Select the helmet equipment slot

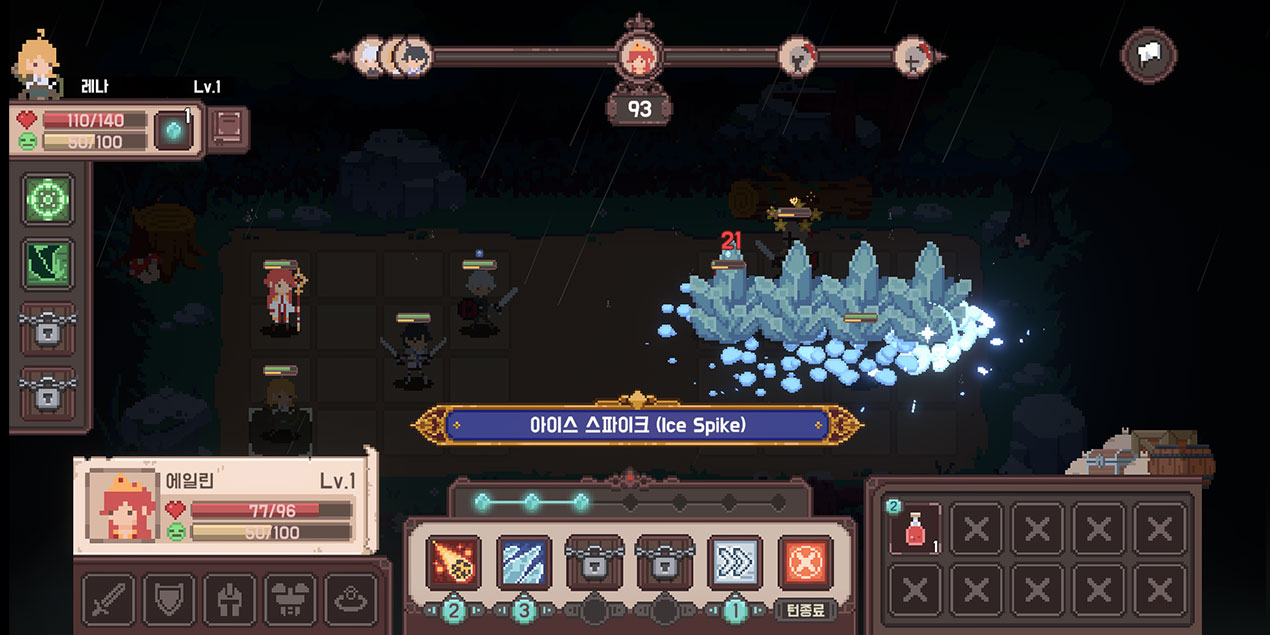coord(229,600)
